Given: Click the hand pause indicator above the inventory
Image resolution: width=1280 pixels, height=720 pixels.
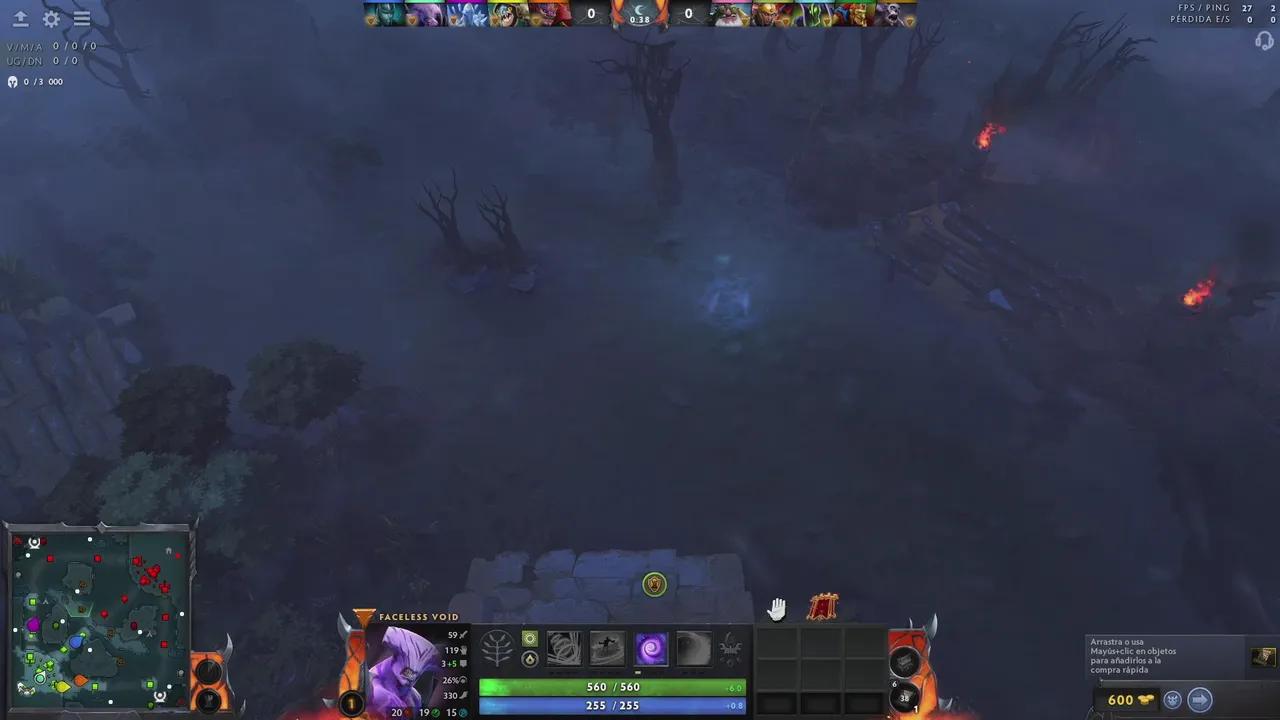Looking at the screenshot, I should pyautogui.click(x=777, y=608).
